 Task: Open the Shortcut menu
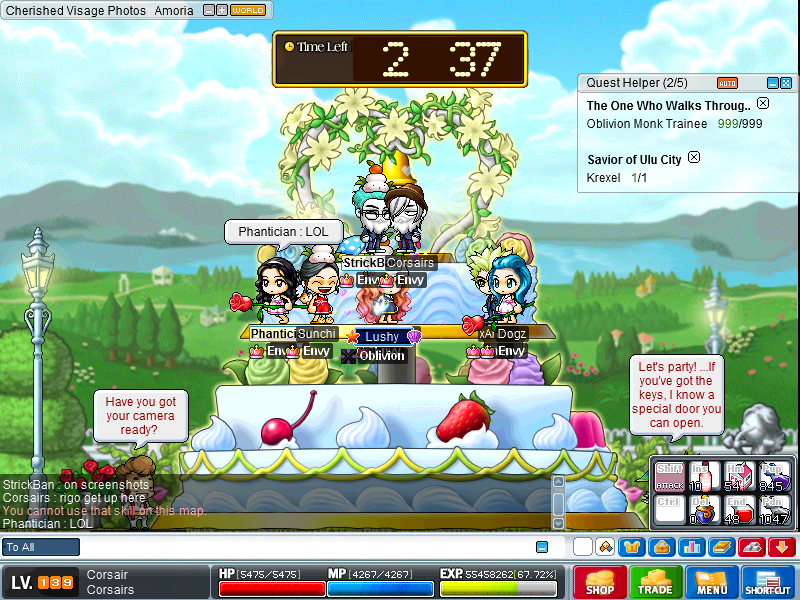coord(768,582)
